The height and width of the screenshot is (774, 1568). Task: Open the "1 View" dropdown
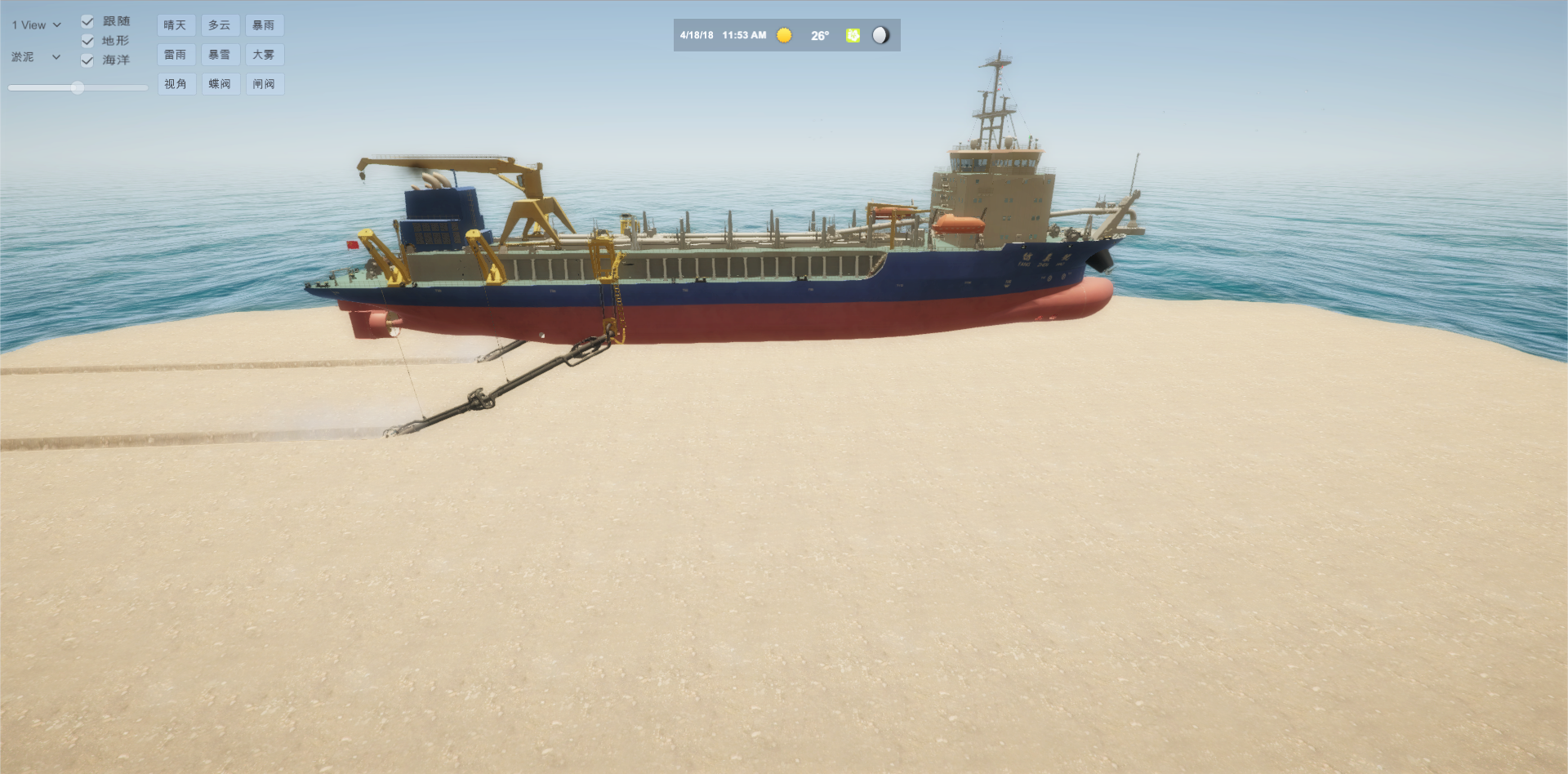click(36, 25)
